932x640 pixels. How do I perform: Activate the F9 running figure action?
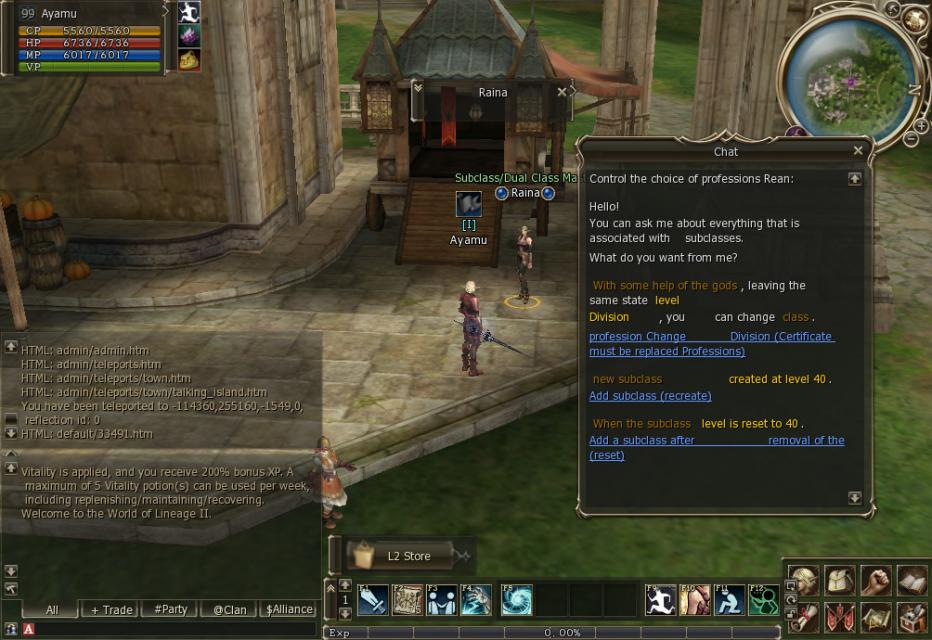tap(660, 600)
